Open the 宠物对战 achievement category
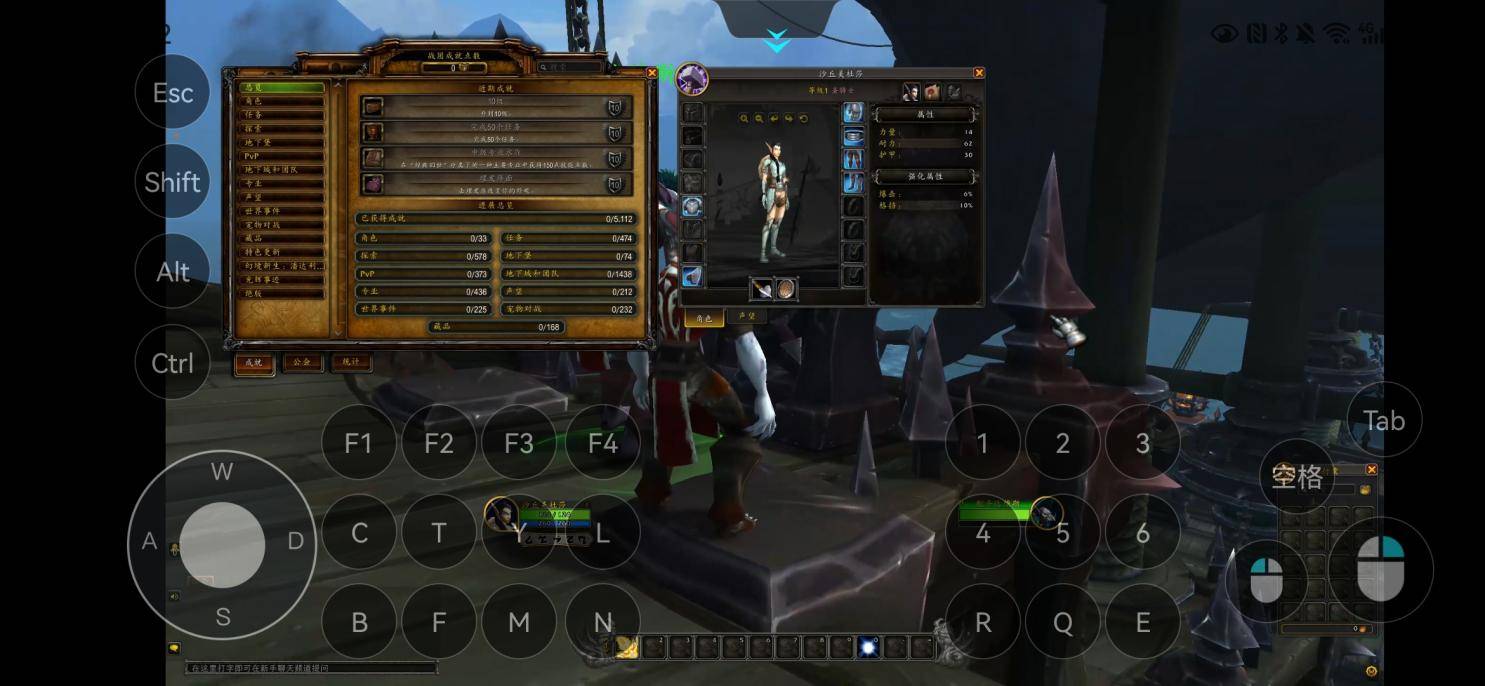 pyautogui.click(x=284, y=225)
